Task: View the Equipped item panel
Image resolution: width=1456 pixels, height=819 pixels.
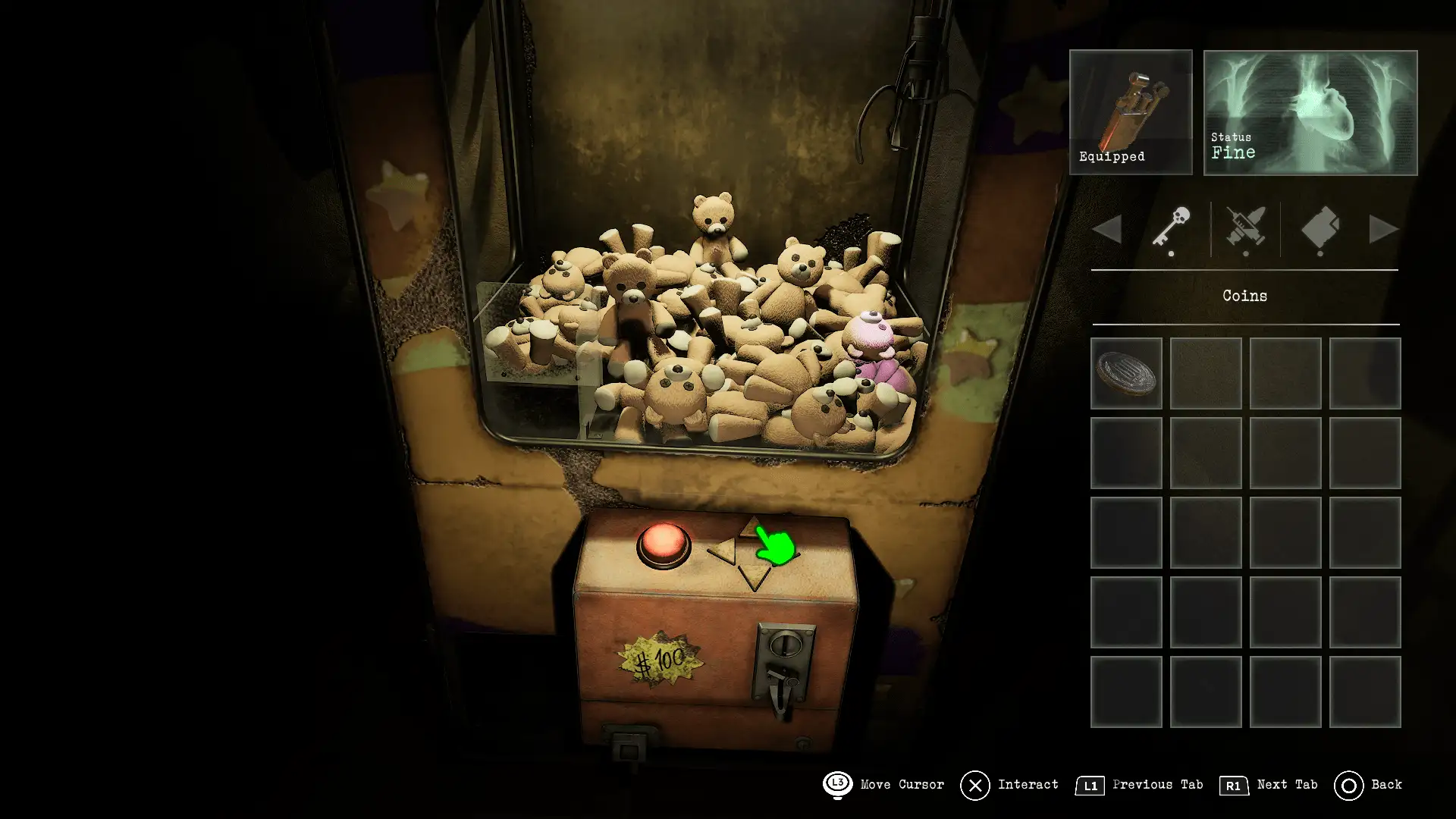Action: (1131, 112)
